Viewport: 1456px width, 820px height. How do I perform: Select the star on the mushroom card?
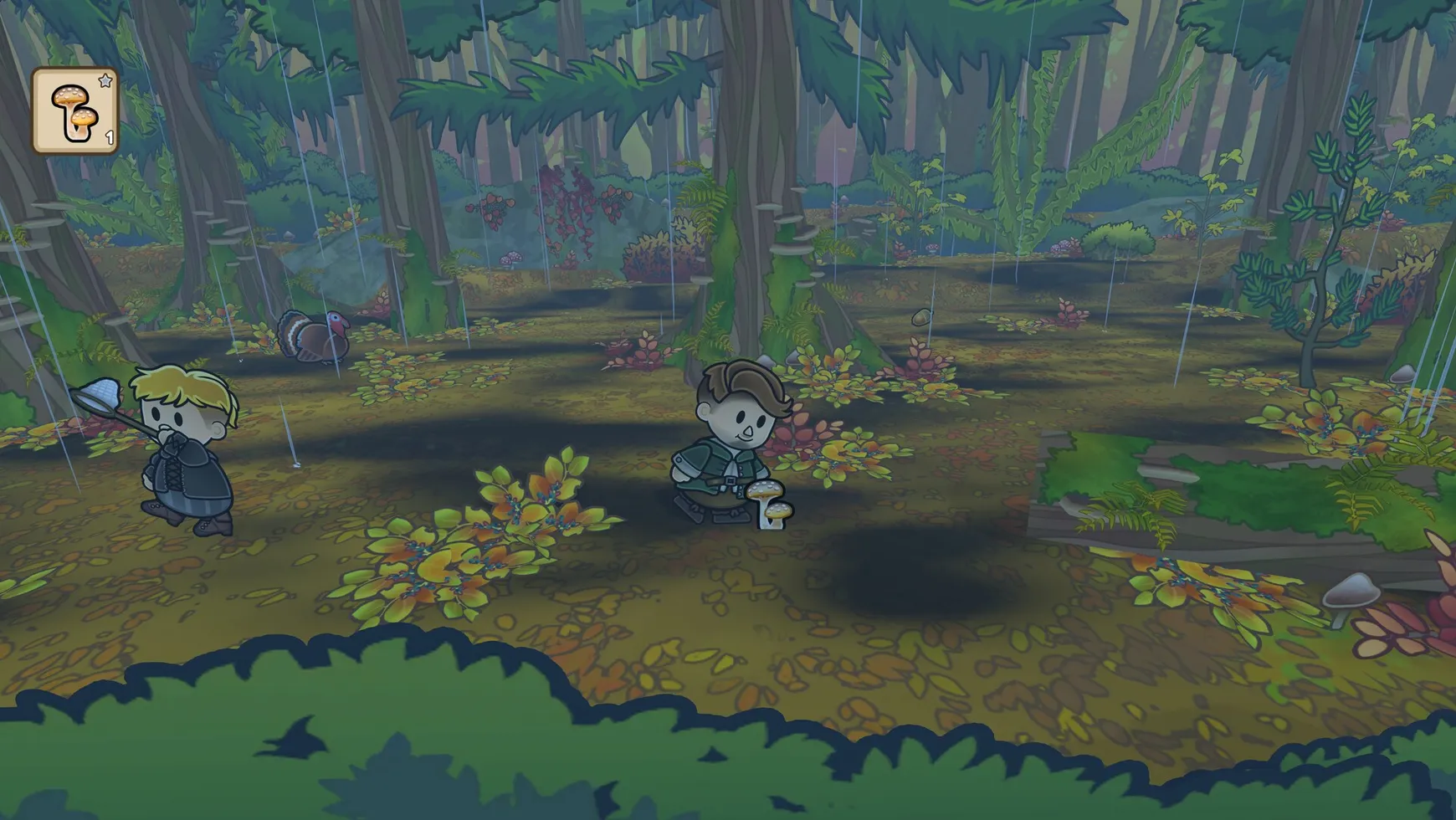click(104, 81)
